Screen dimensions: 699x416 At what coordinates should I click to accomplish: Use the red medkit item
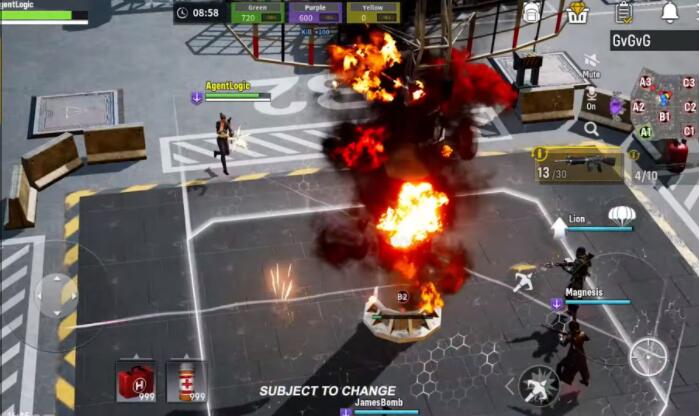135,380
